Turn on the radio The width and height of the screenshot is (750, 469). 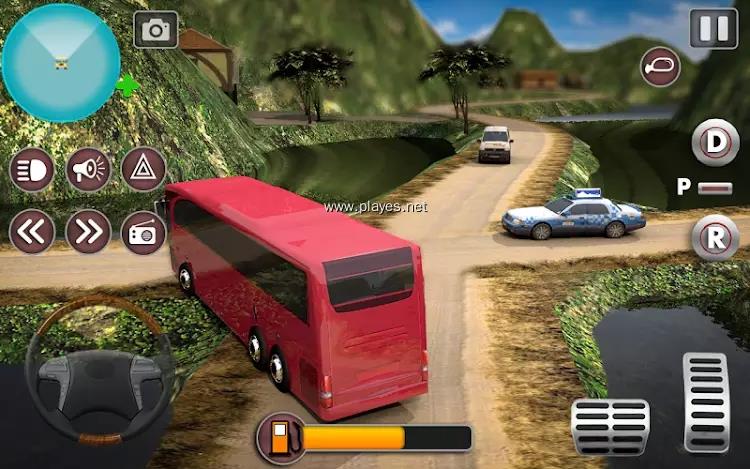(x=143, y=232)
